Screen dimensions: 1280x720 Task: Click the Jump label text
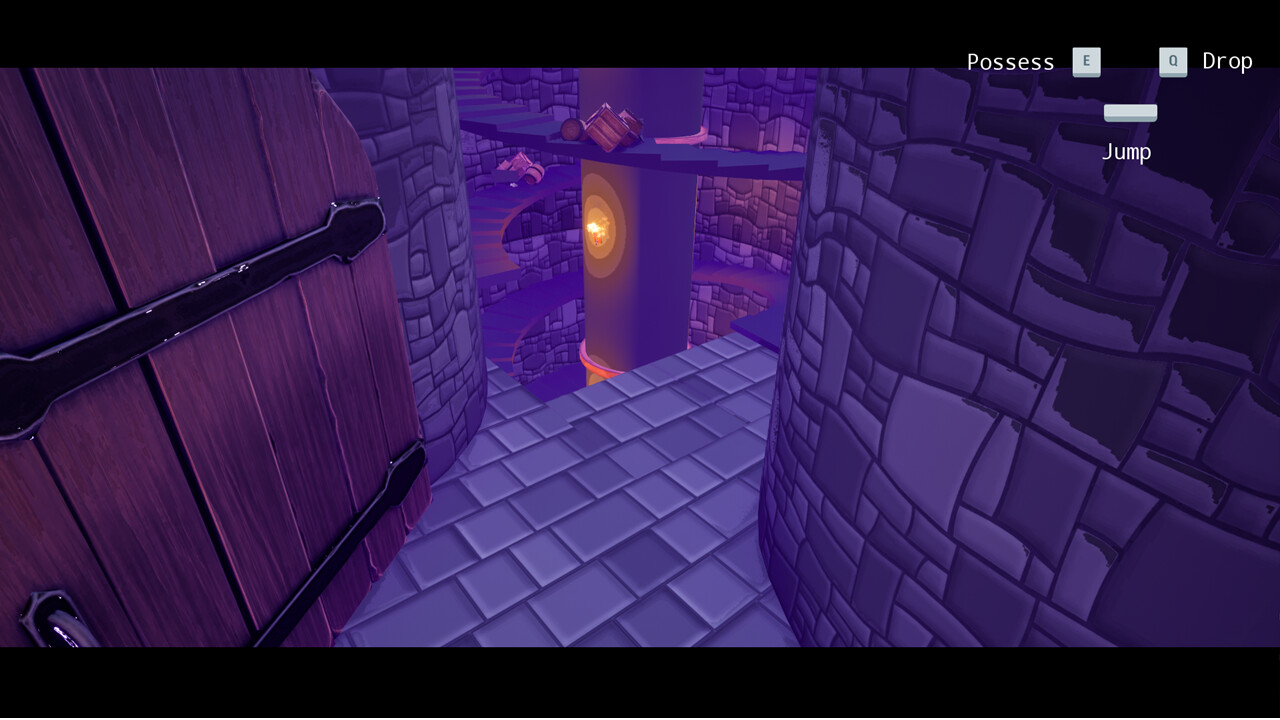tap(1127, 151)
